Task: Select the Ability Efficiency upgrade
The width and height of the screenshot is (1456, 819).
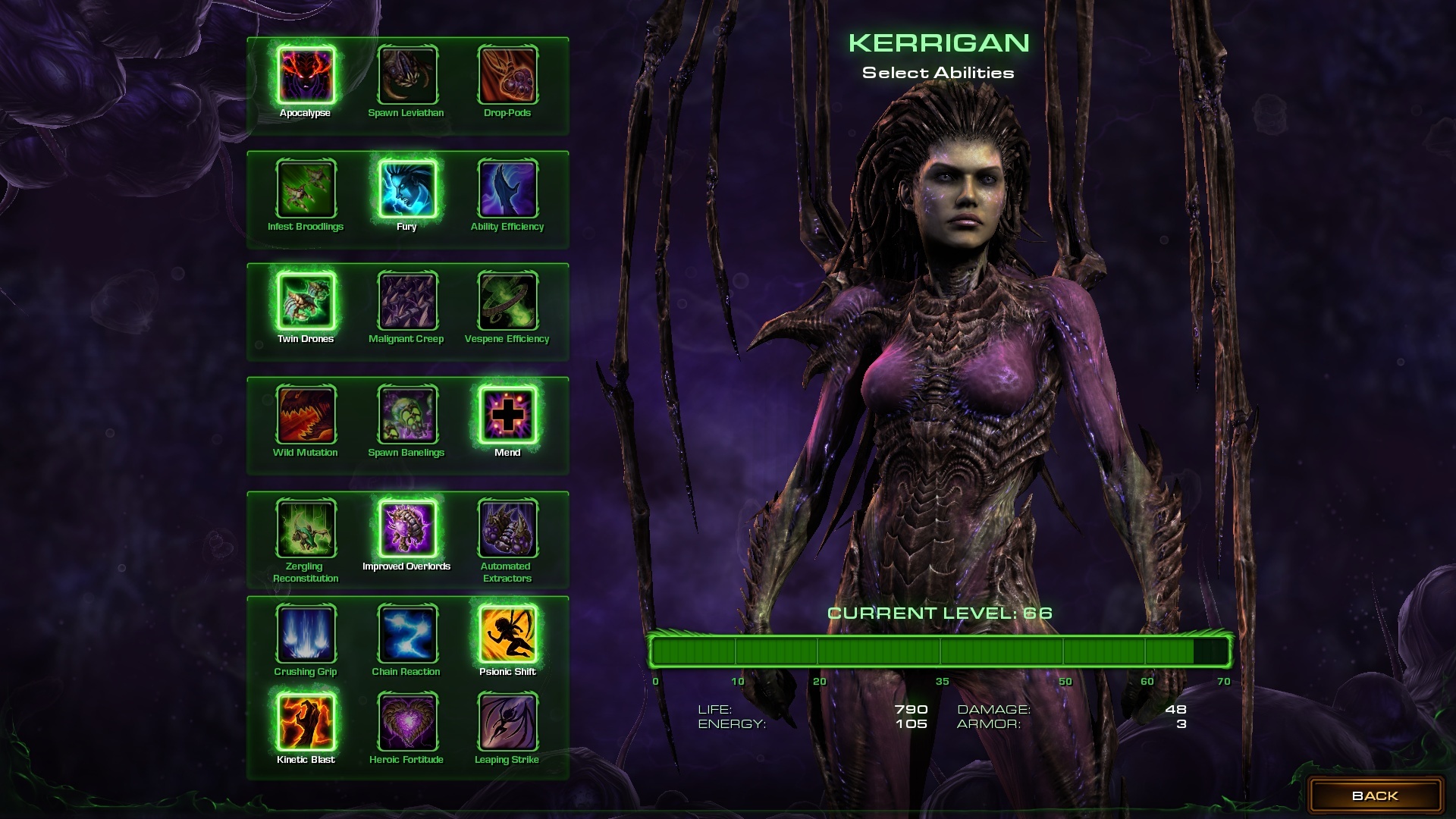Action: [x=507, y=189]
